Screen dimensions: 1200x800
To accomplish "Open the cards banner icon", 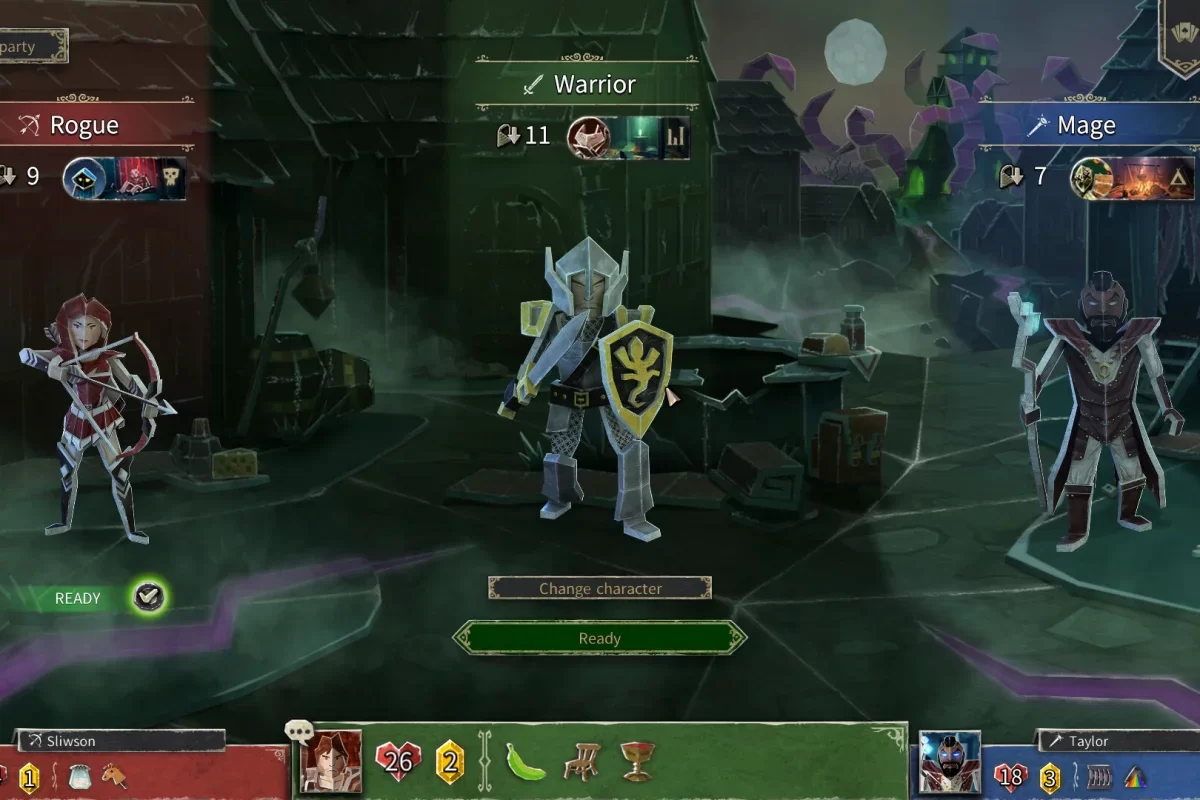I will [x=1178, y=36].
